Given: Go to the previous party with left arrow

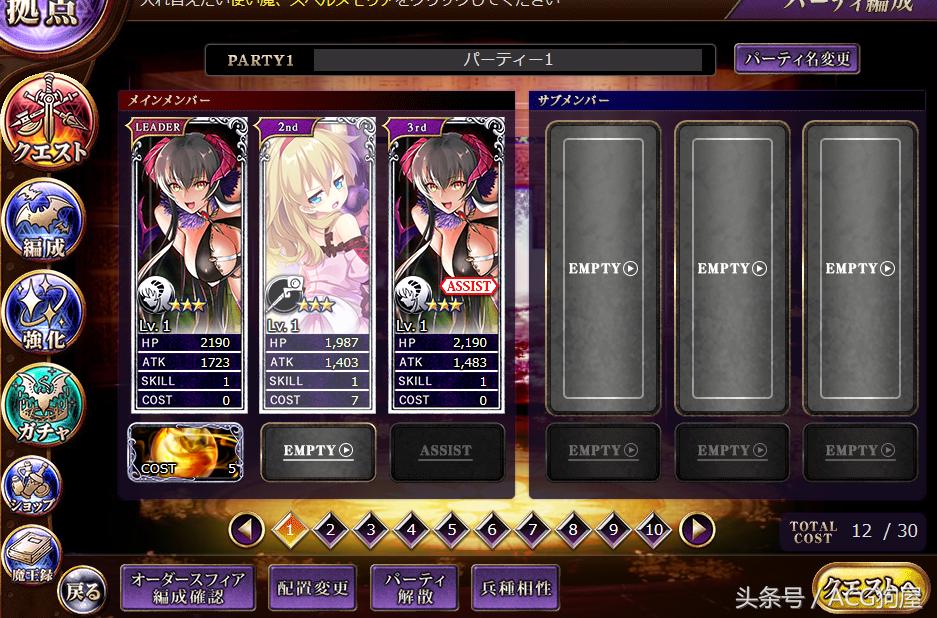Looking at the screenshot, I should (246, 529).
